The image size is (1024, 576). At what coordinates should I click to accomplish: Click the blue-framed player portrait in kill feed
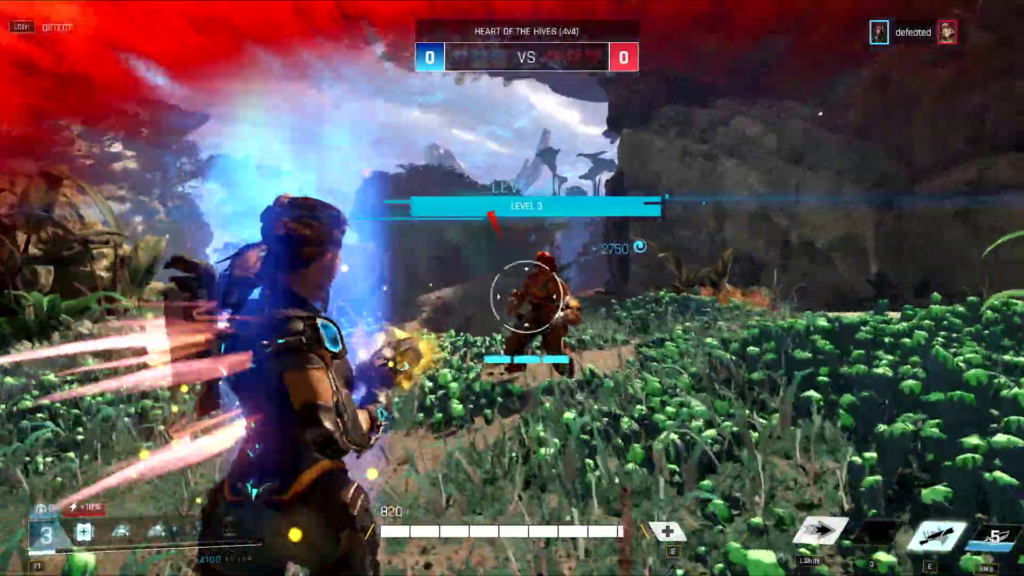[879, 33]
